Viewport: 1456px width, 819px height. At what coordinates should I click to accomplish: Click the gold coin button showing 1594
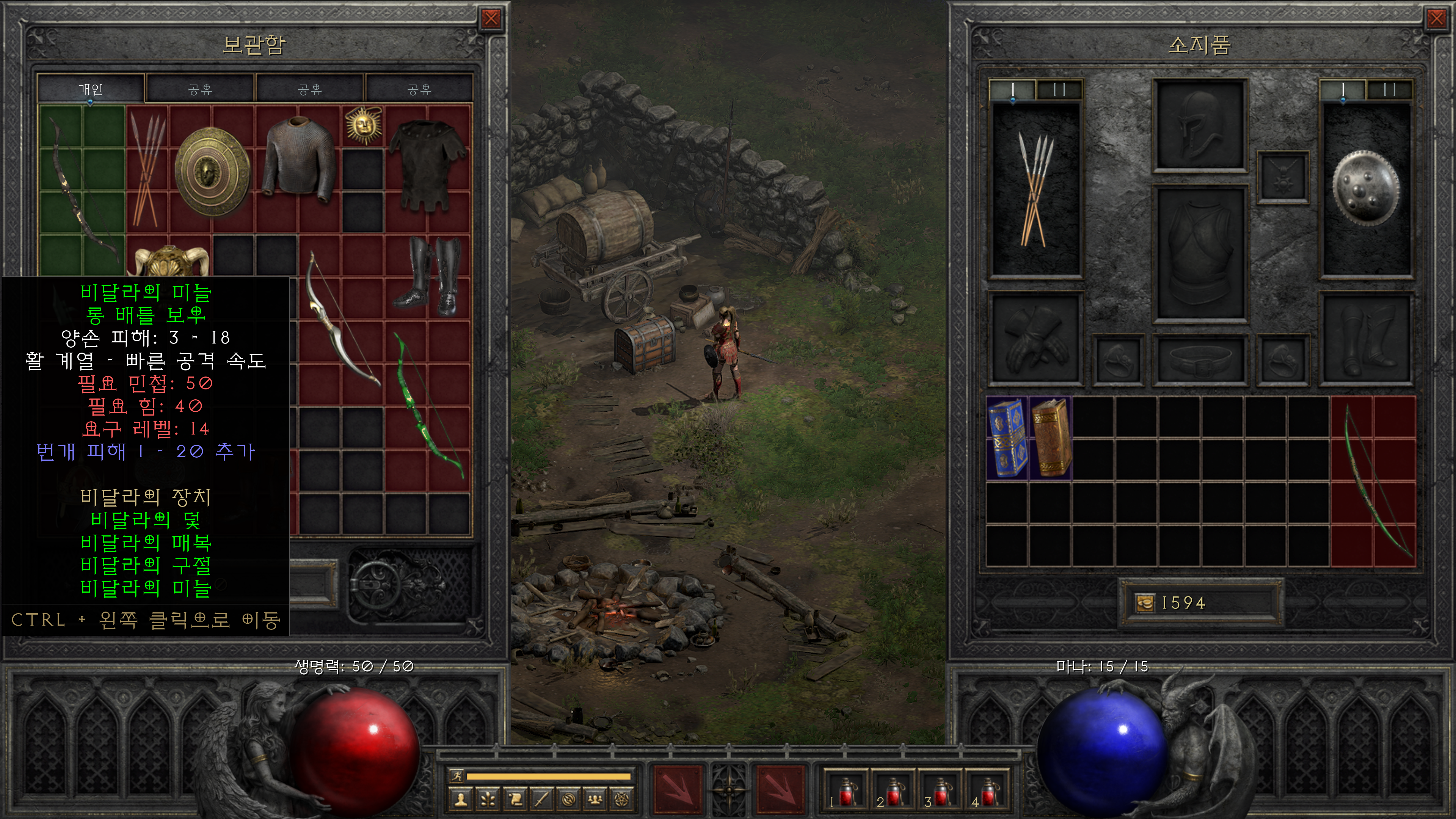1145,603
